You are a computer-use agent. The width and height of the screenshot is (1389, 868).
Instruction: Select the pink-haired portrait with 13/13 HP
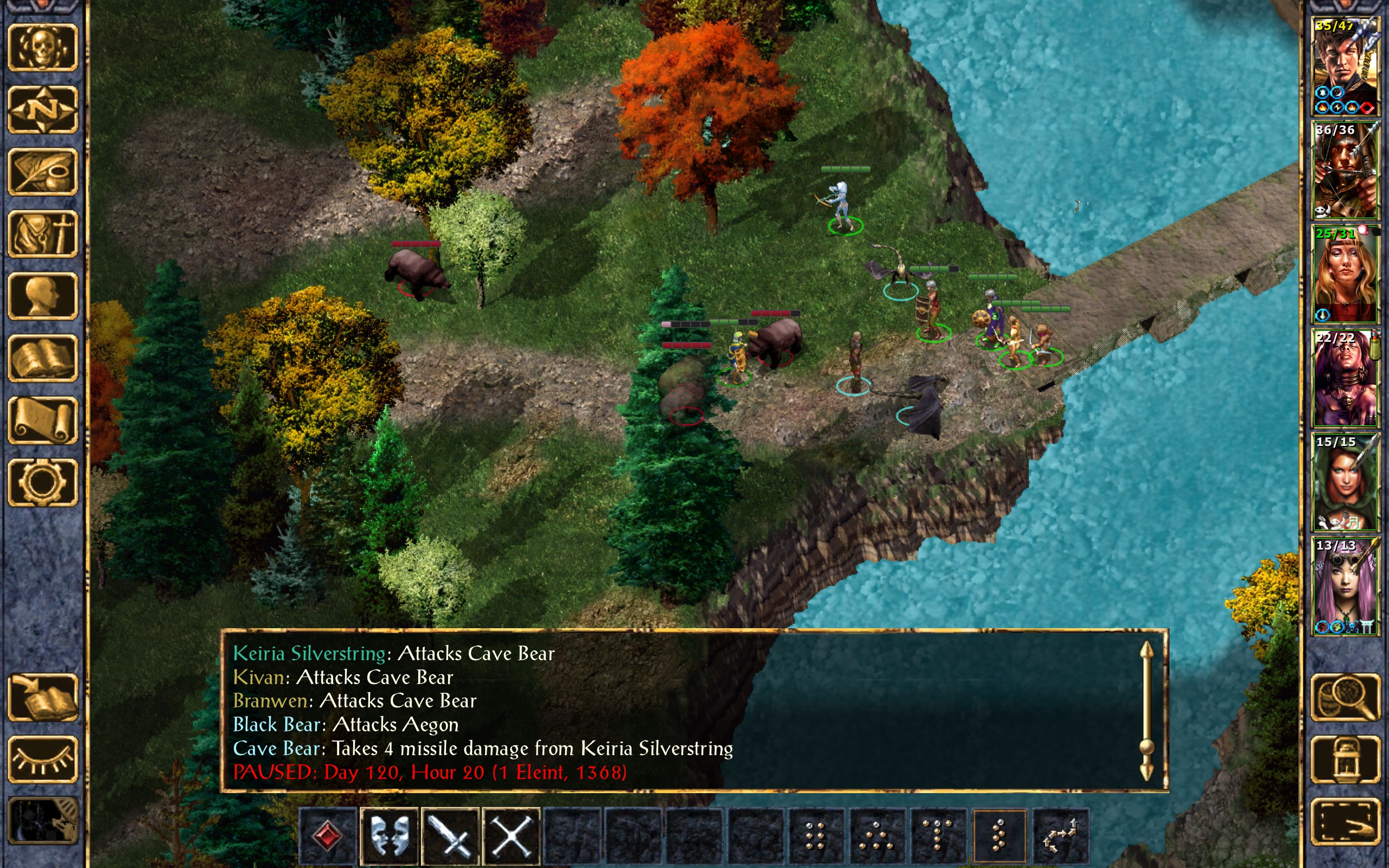[x=1345, y=585]
